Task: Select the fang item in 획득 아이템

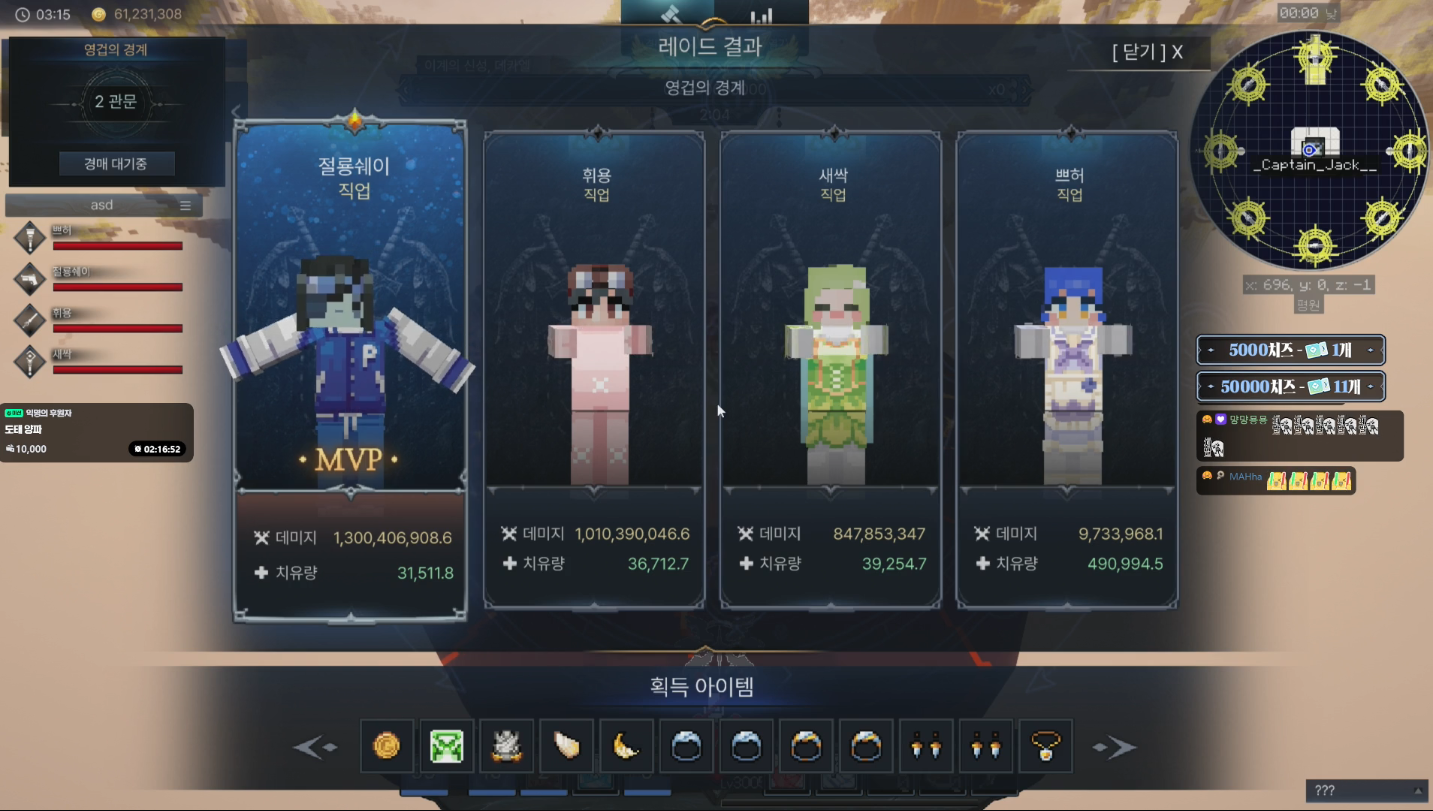Action: click(567, 746)
